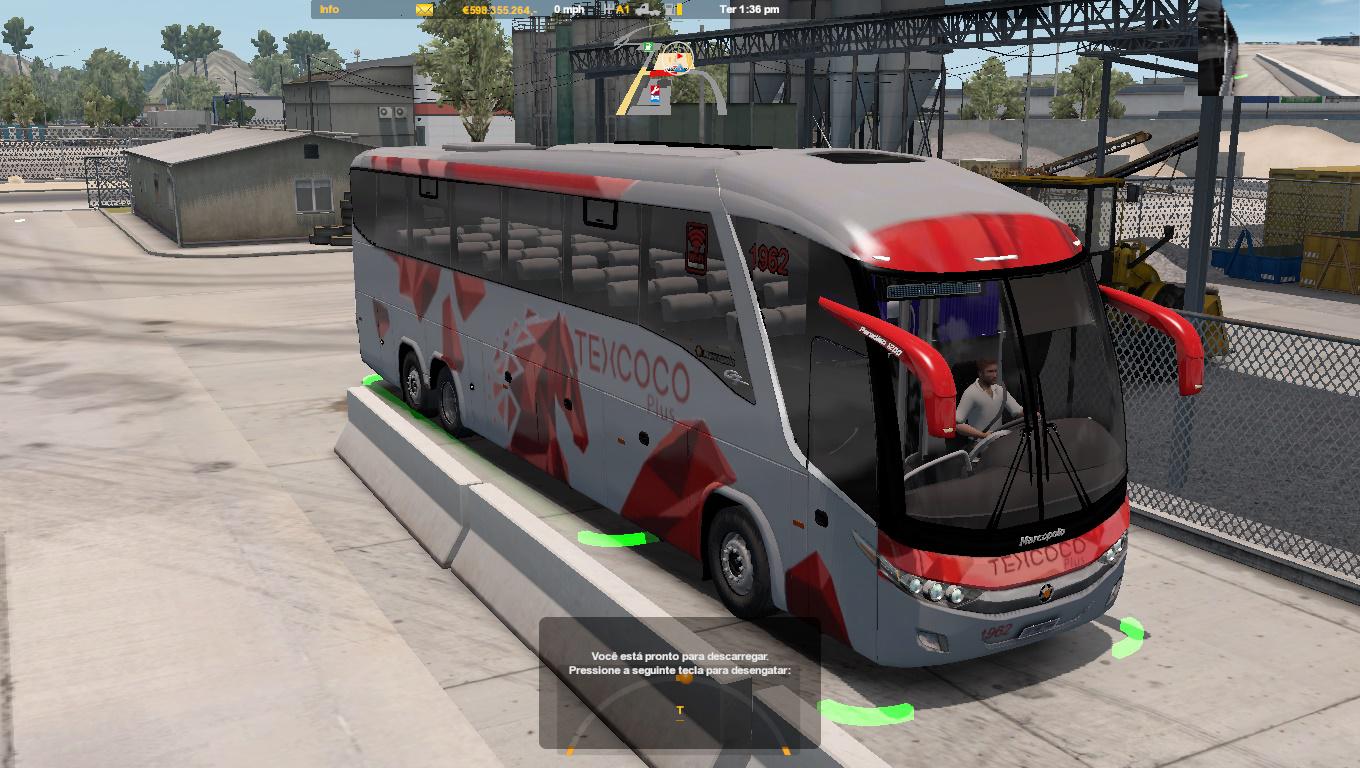Open the mail envelope icon
Viewport: 1360px width, 768px height.
tap(425, 9)
